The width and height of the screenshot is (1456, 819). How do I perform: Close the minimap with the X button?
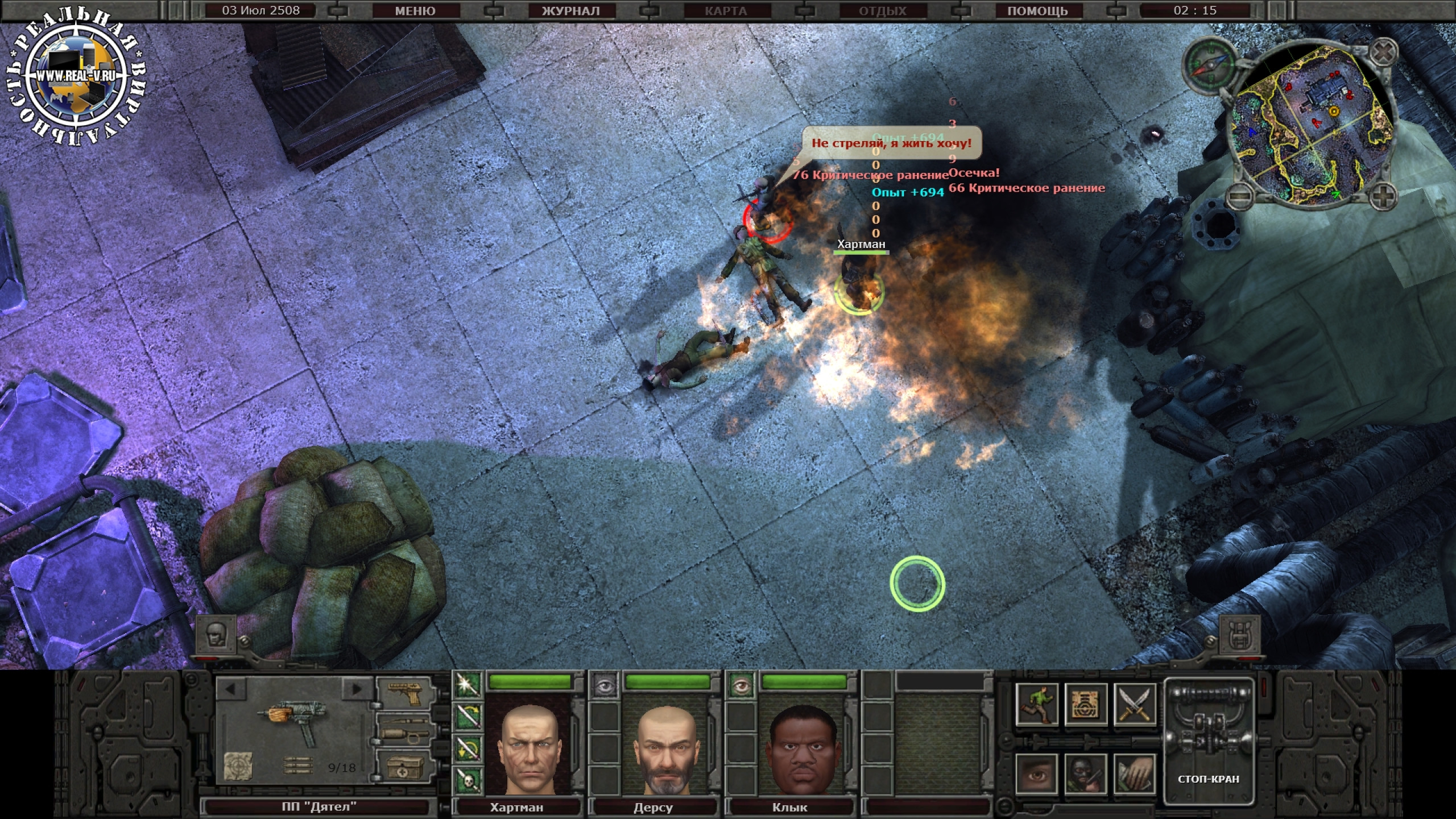(1382, 55)
